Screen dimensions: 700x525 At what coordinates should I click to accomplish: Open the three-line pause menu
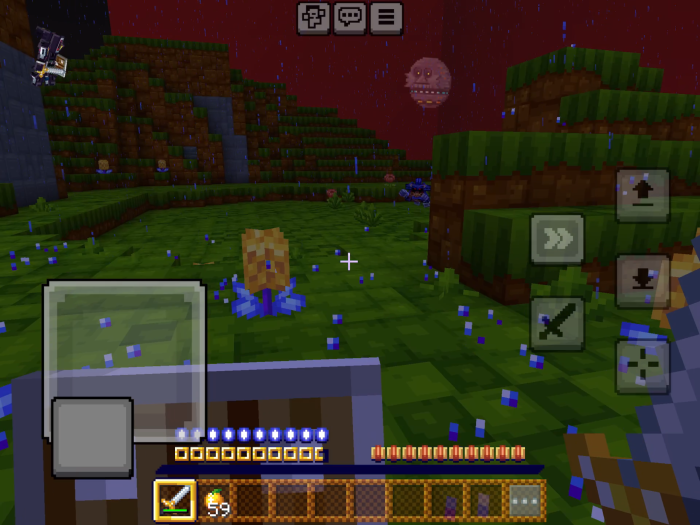pyautogui.click(x=386, y=17)
